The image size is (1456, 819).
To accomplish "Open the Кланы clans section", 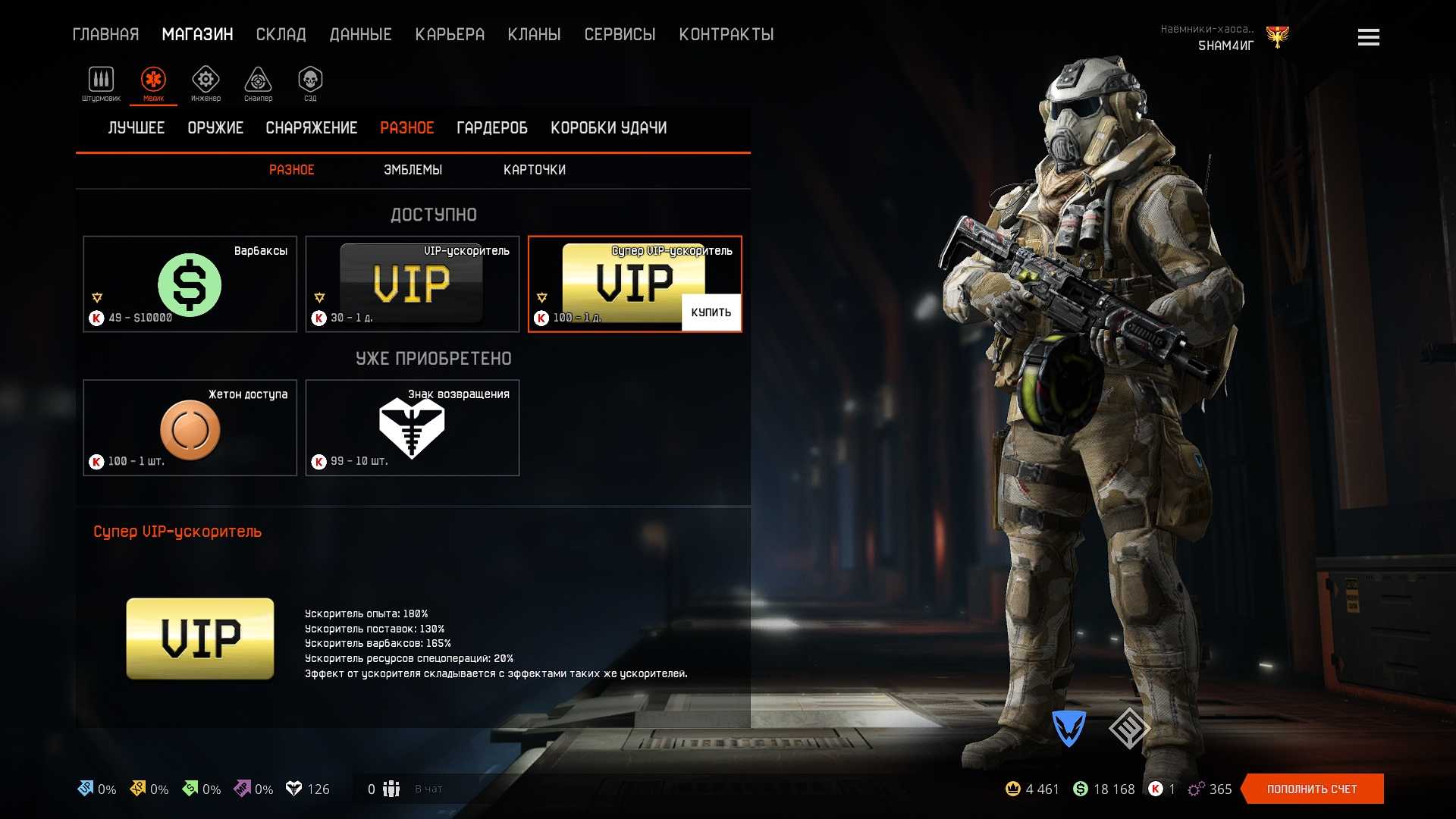I will point(534,34).
